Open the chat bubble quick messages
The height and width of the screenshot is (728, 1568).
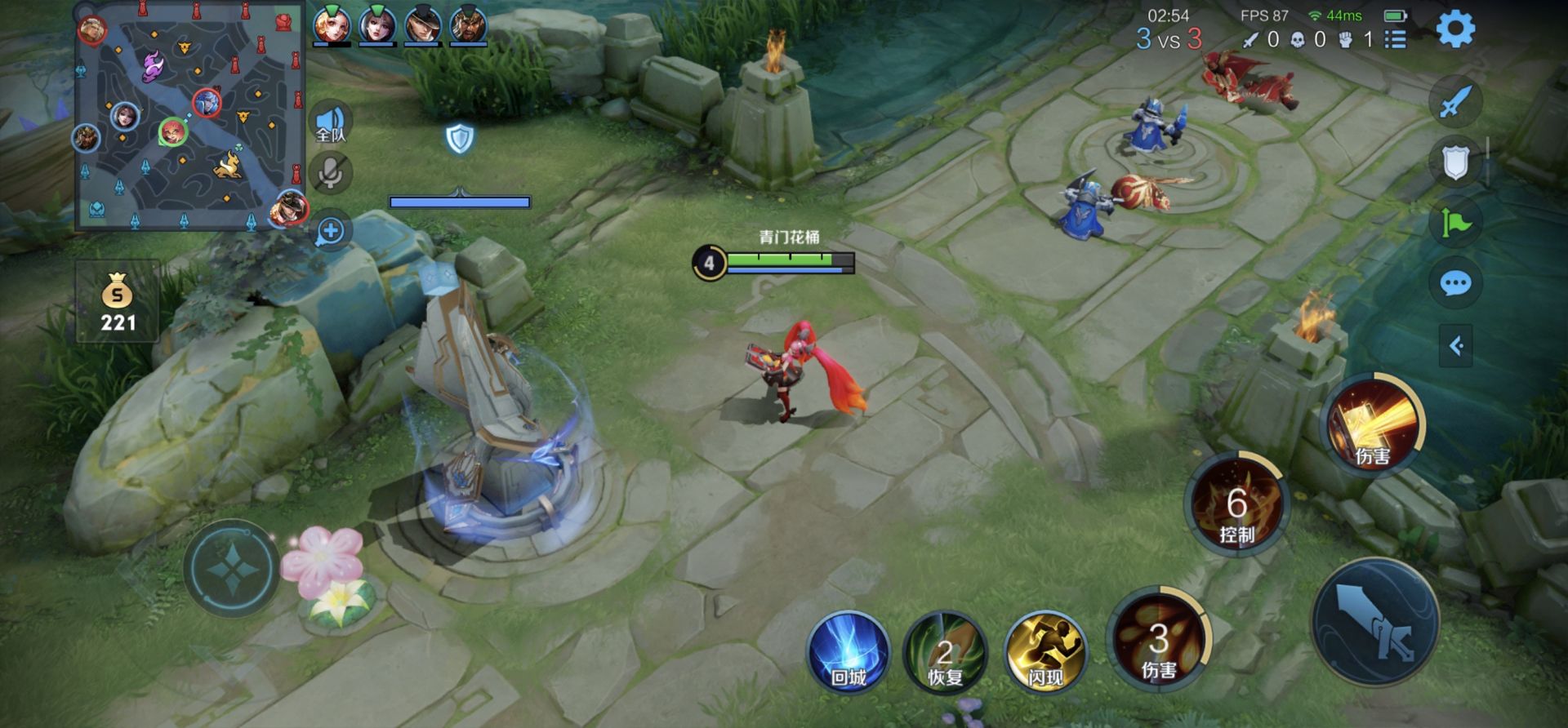(x=1455, y=283)
